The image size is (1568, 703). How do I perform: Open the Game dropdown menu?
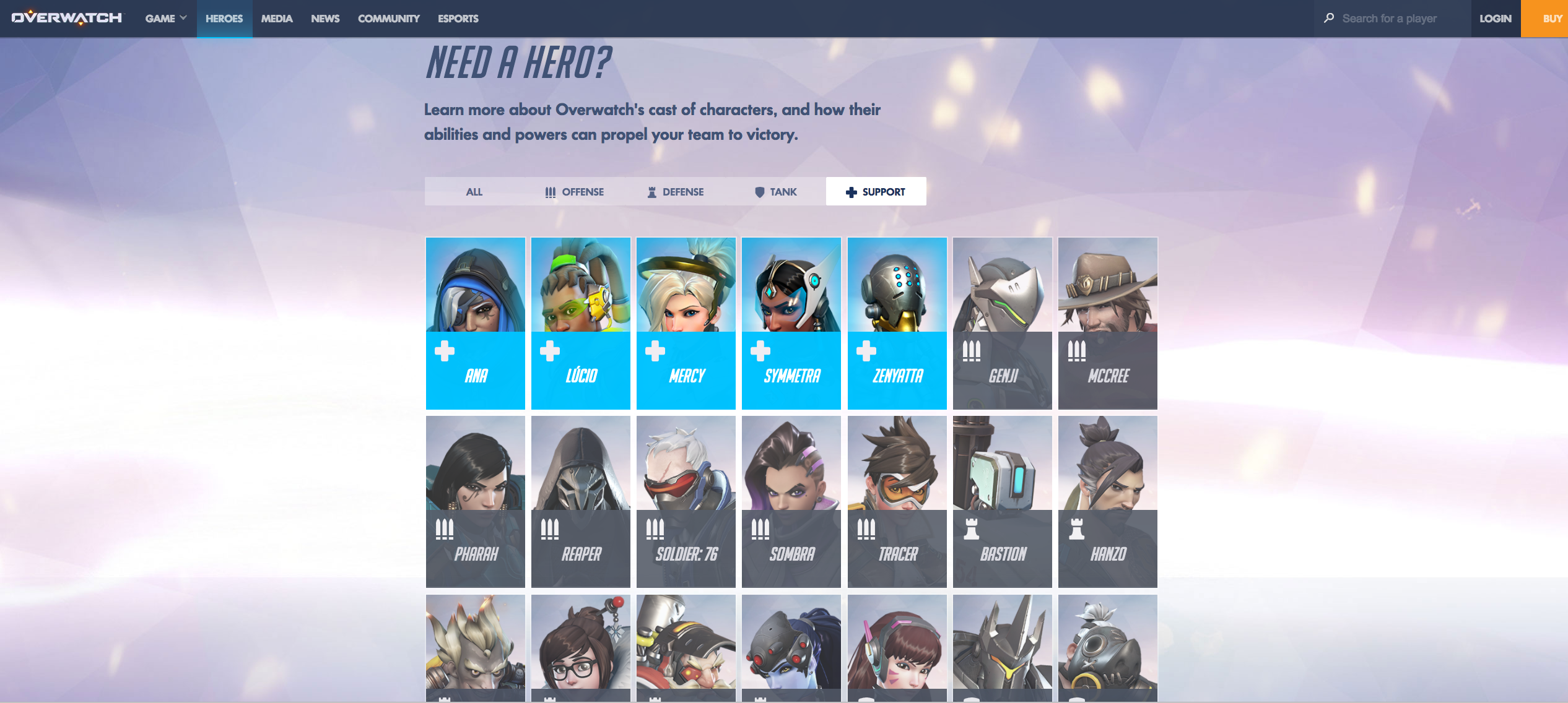165,19
